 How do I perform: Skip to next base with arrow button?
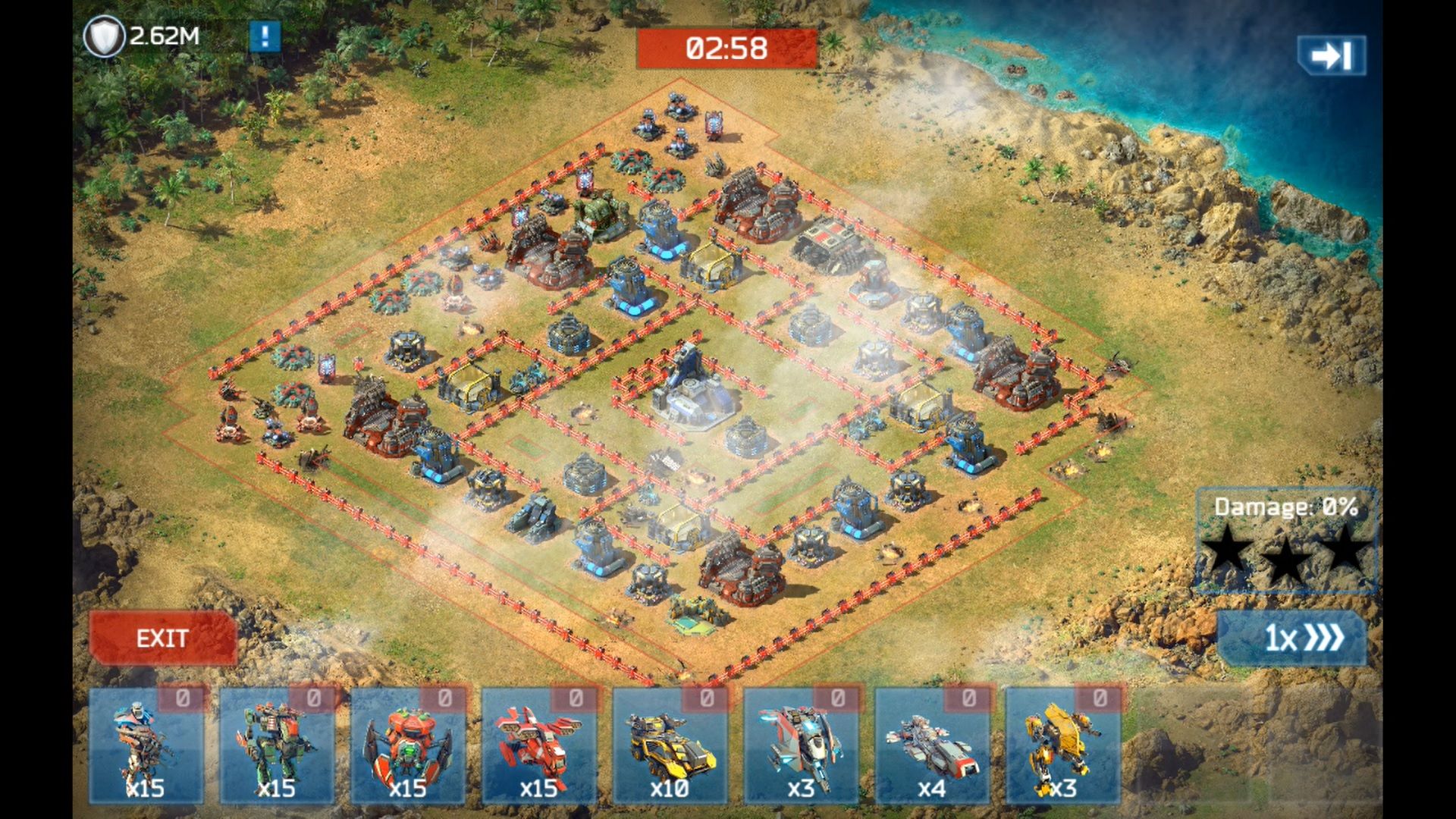pyautogui.click(x=1332, y=55)
